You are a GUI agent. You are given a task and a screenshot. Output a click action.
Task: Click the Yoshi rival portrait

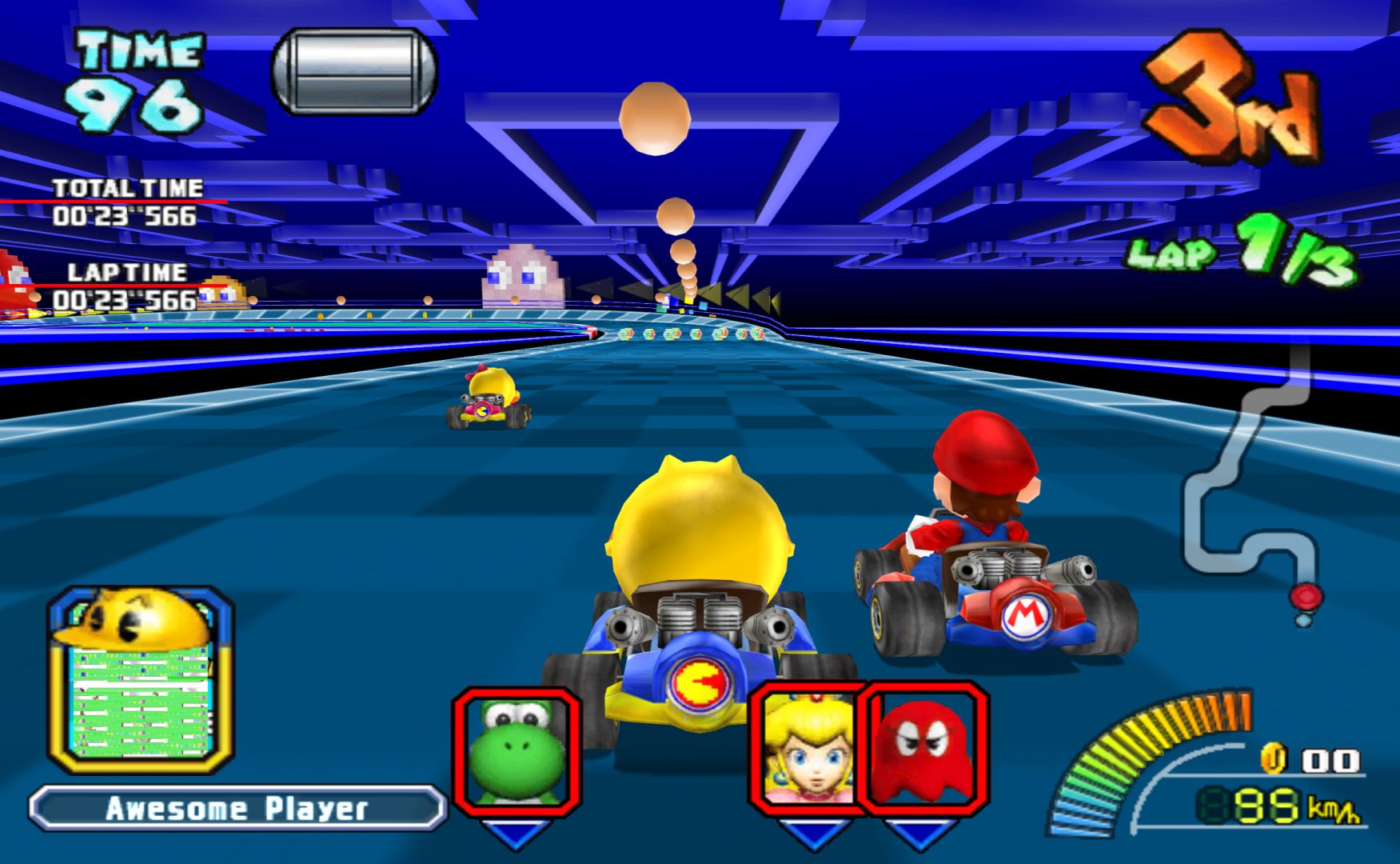click(x=517, y=750)
